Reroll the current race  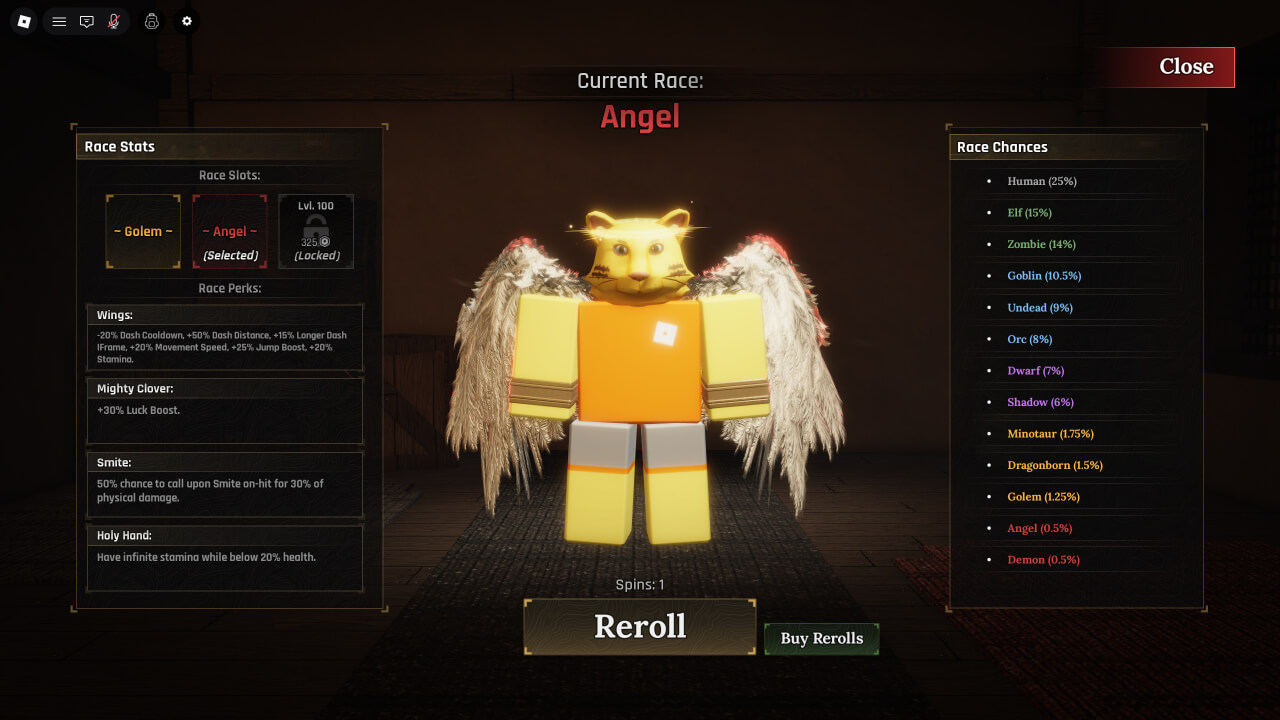(x=640, y=627)
